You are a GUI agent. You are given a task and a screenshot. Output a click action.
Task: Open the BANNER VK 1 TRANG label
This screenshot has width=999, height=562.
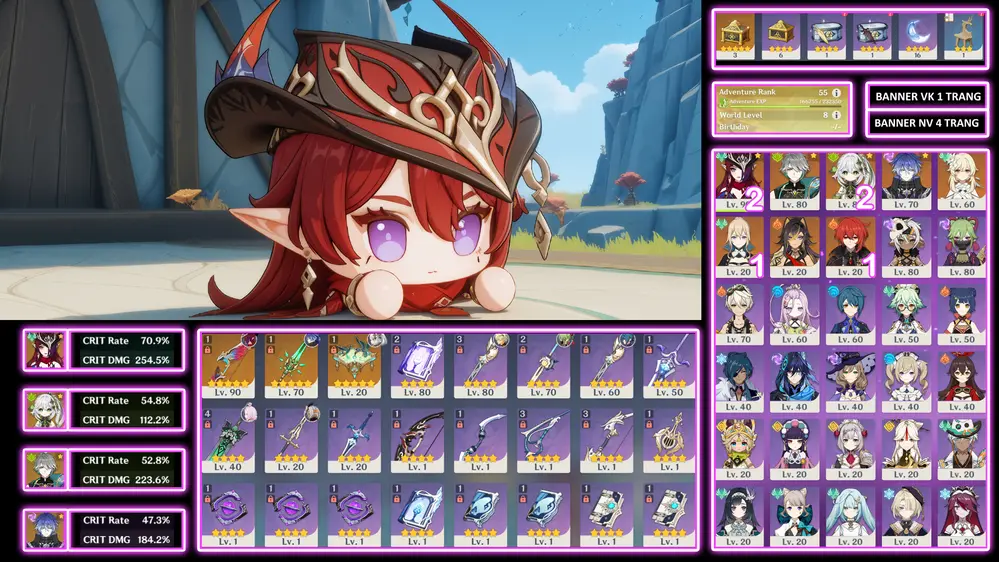click(927, 97)
